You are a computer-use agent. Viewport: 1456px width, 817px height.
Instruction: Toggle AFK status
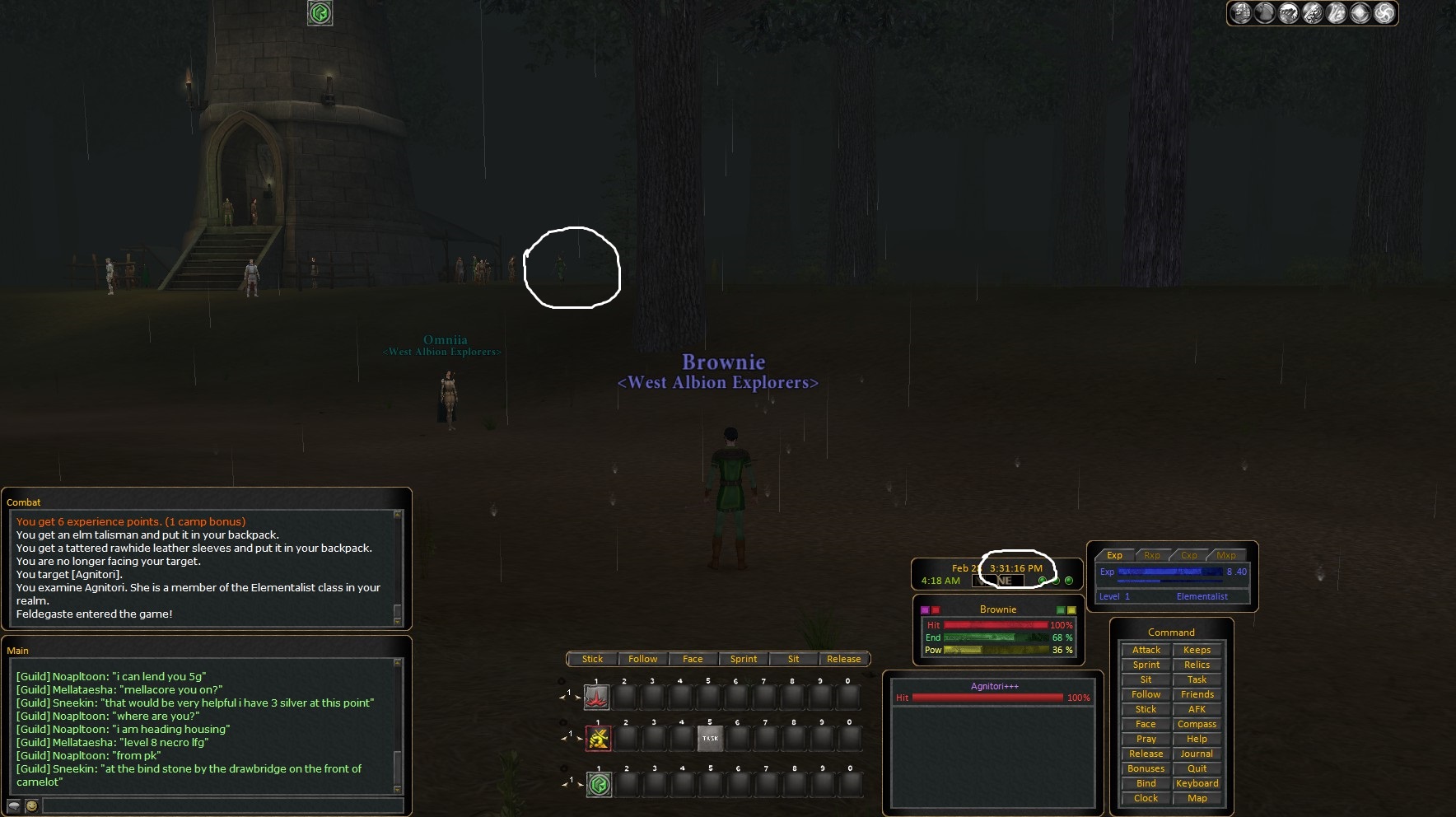click(x=1197, y=709)
